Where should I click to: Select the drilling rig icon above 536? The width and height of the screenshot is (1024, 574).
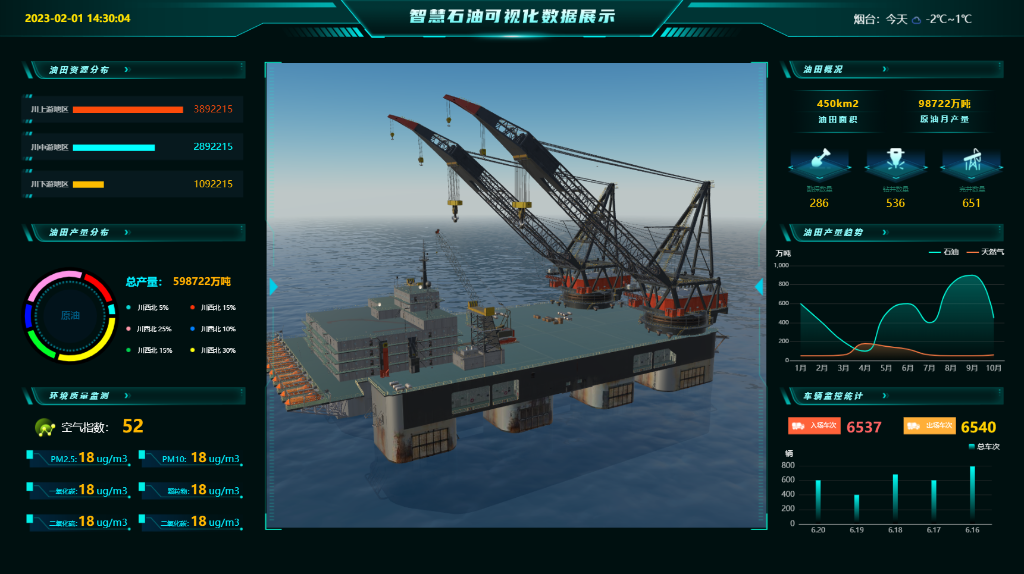click(x=895, y=160)
